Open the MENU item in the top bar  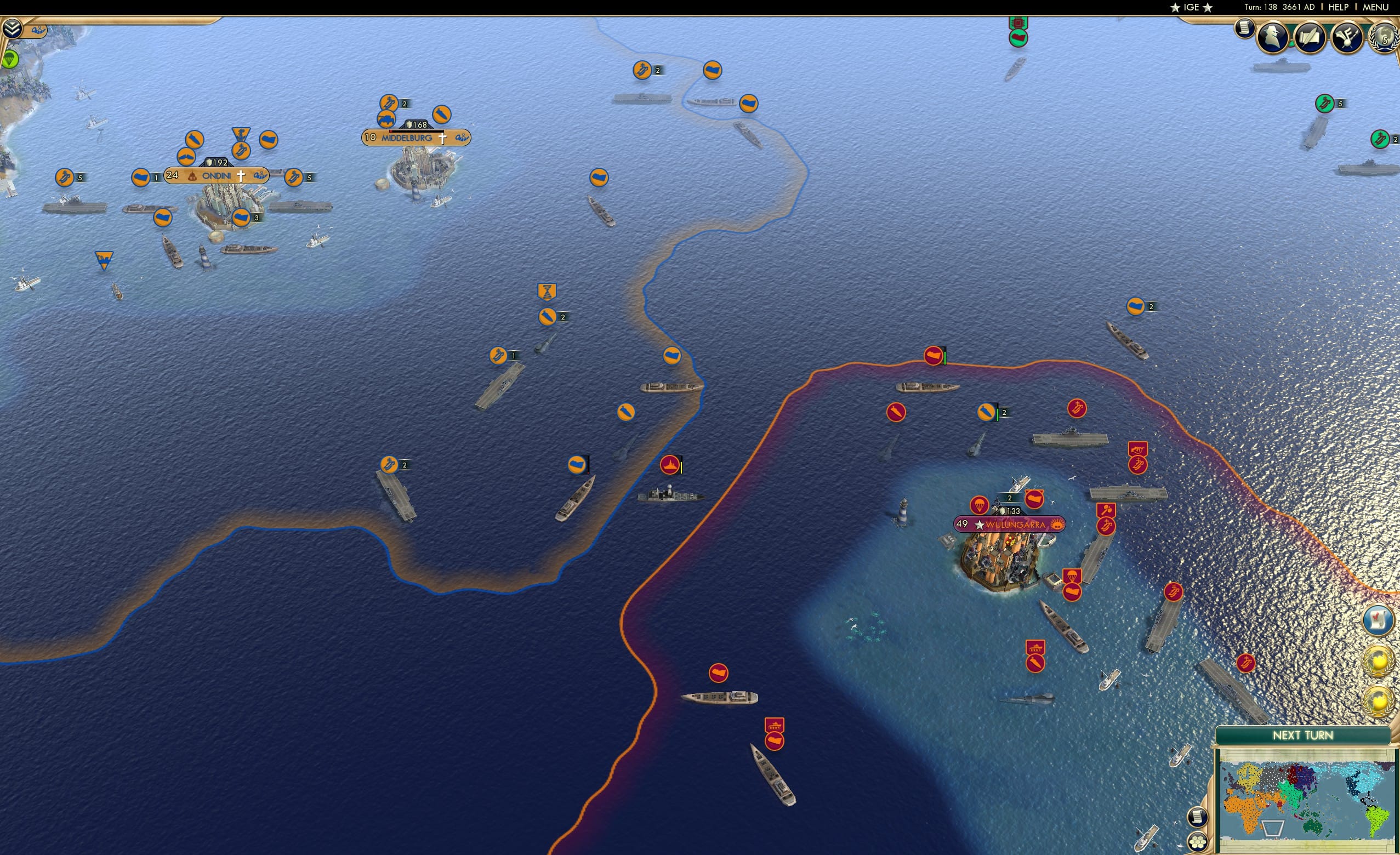[x=1376, y=7]
